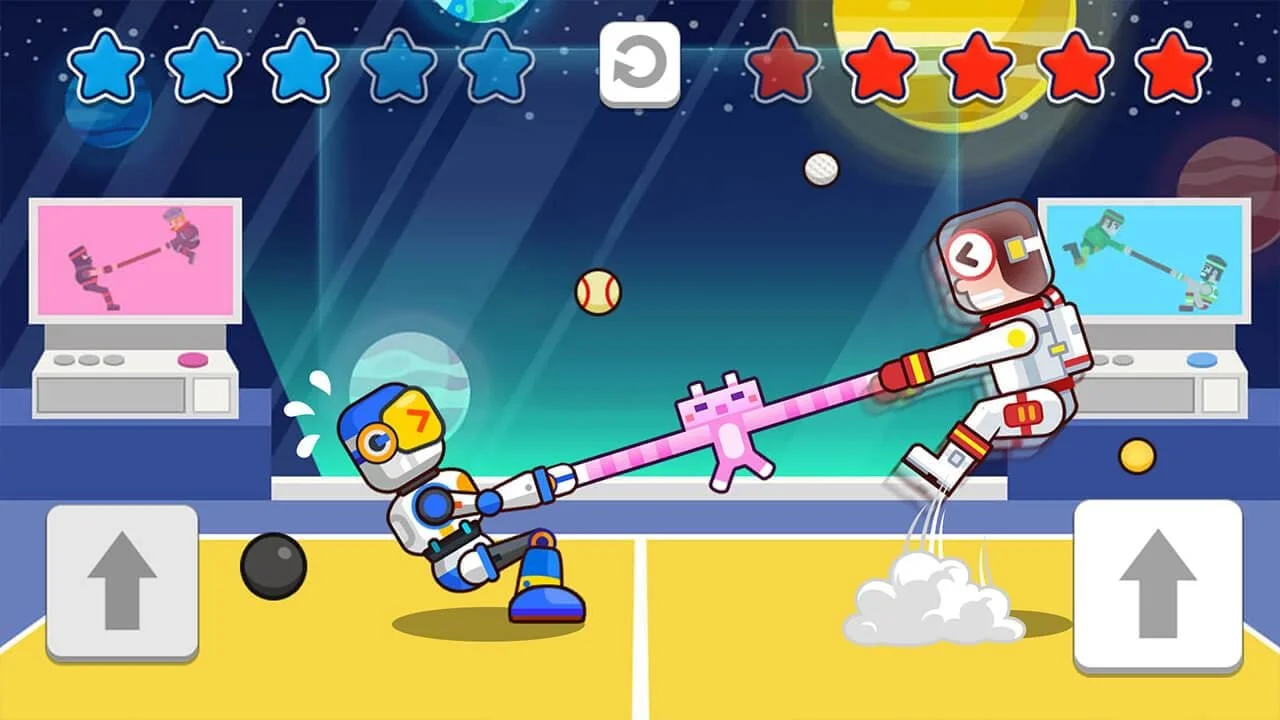Click the row of gray console buttons on left
This screenshot has width=1280, height=720.
(x=90, y=358)
